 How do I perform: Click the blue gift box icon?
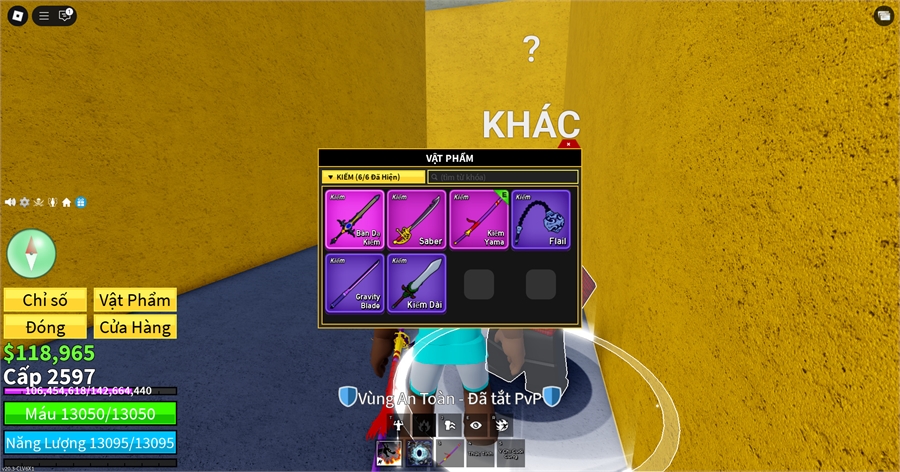pyautogui.click(x=81, y=202)
